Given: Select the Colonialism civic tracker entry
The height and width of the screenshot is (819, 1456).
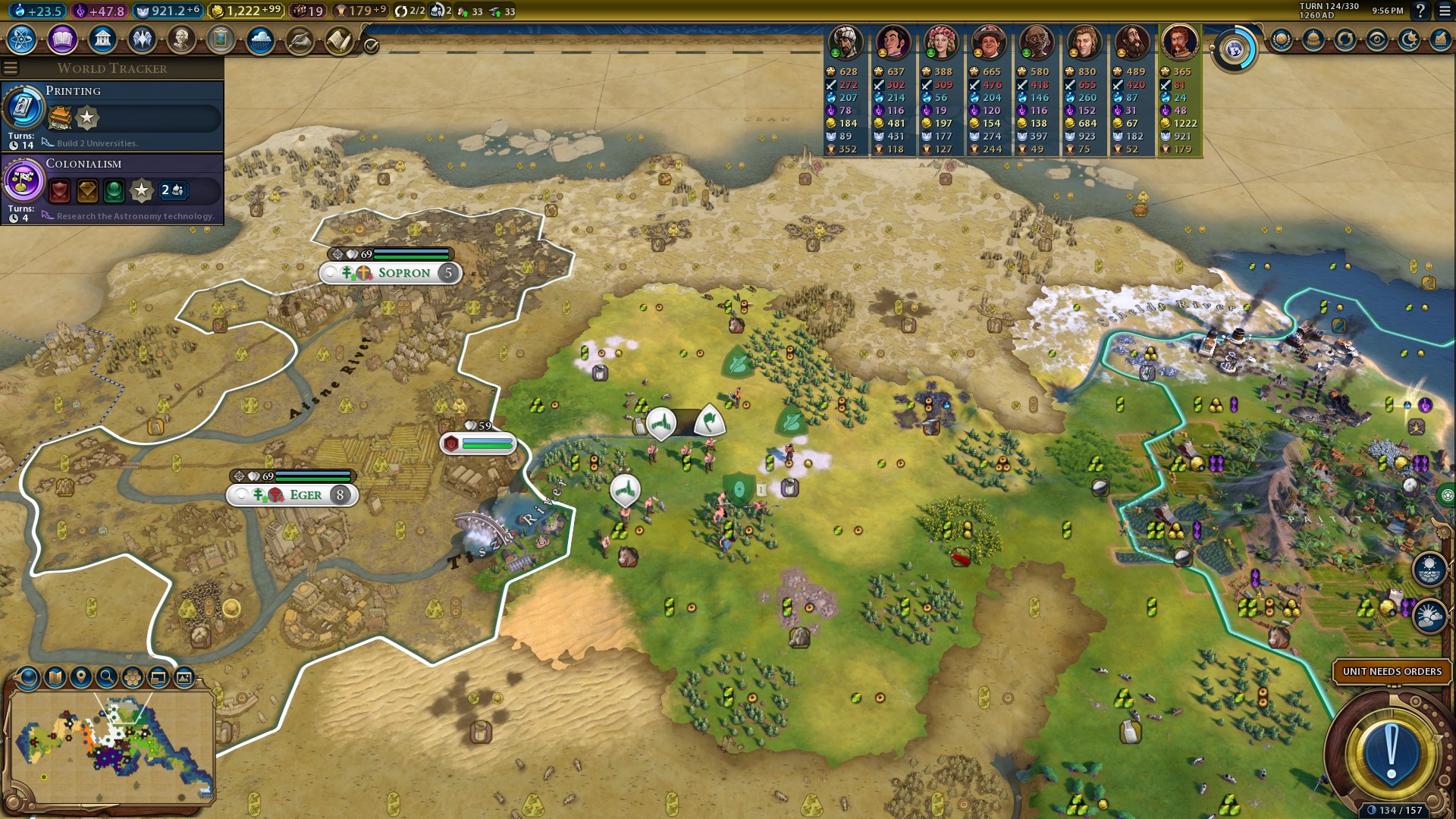Looking at the screenshot, I should pos(112,188).
